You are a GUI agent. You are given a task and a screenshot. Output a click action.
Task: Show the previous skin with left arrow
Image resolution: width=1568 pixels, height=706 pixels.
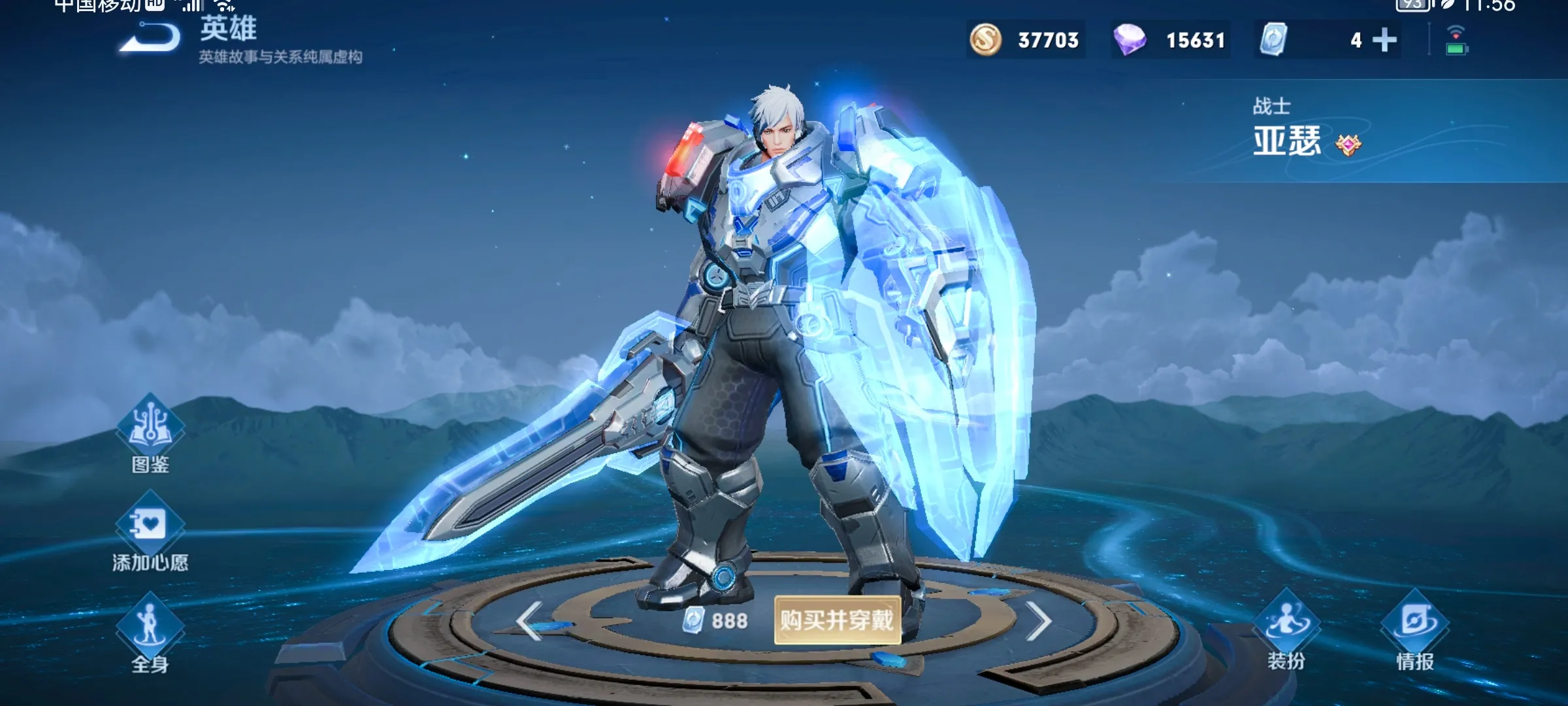530,620
